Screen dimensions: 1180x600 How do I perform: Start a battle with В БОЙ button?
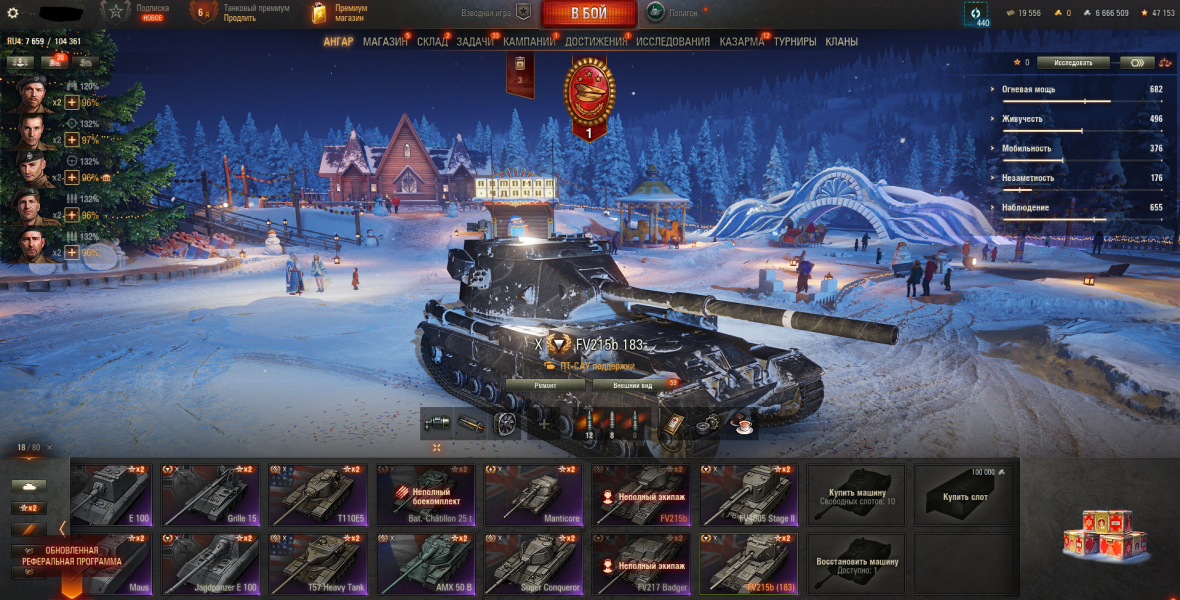(590, 13)
